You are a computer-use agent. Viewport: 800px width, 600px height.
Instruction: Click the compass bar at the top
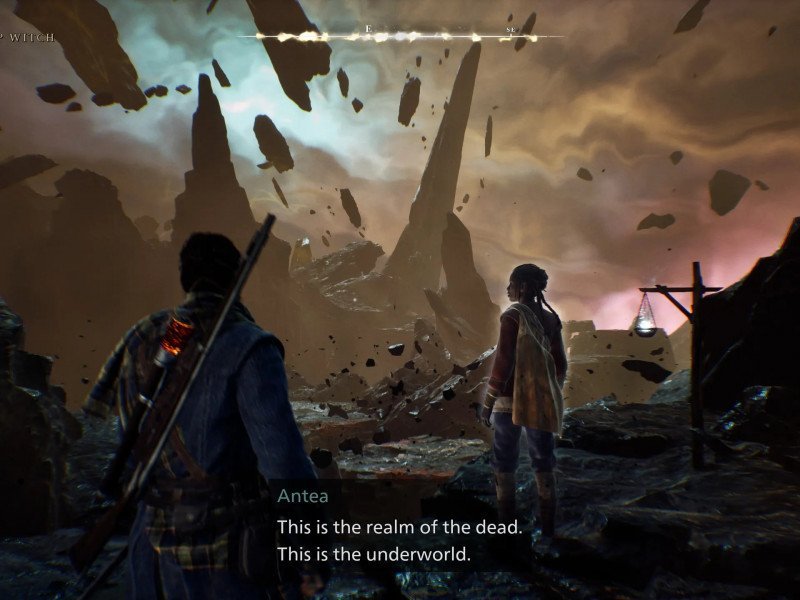[400, 37]
